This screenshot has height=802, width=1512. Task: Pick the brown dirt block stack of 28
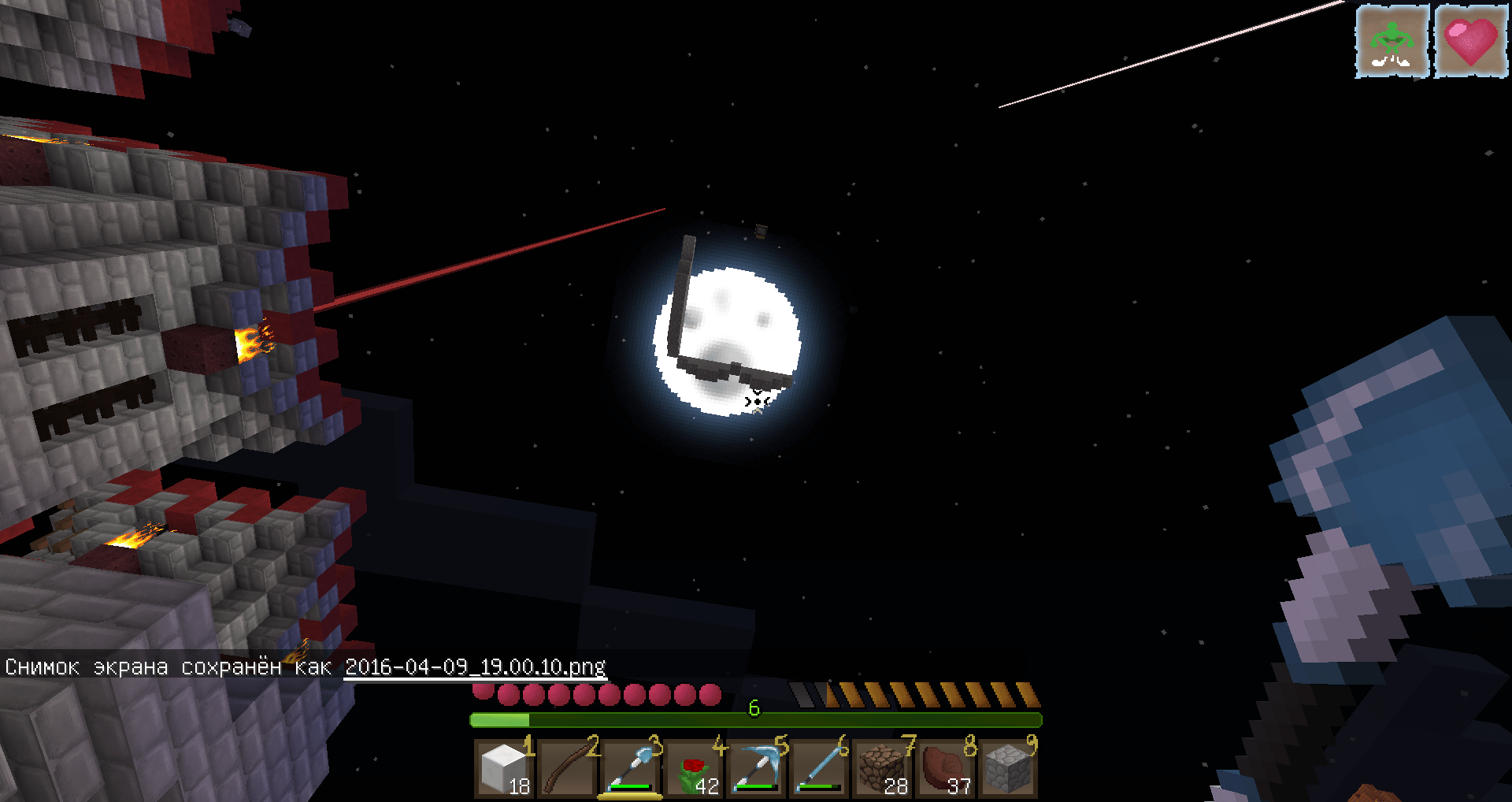click(x=882, y=769)
